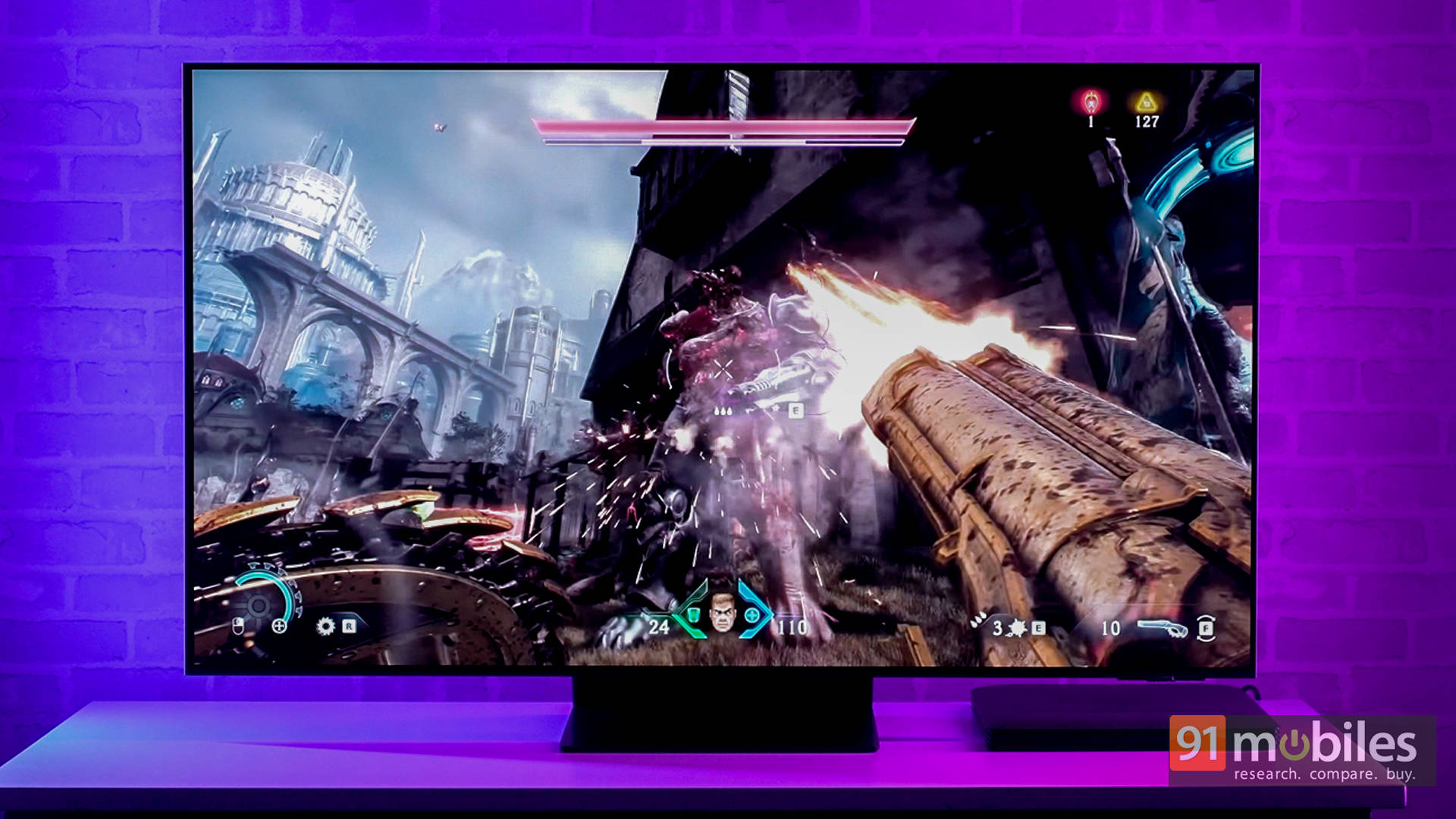Click the red extra life icon
Viewport: 1456px width, 819px height.
1090,102
